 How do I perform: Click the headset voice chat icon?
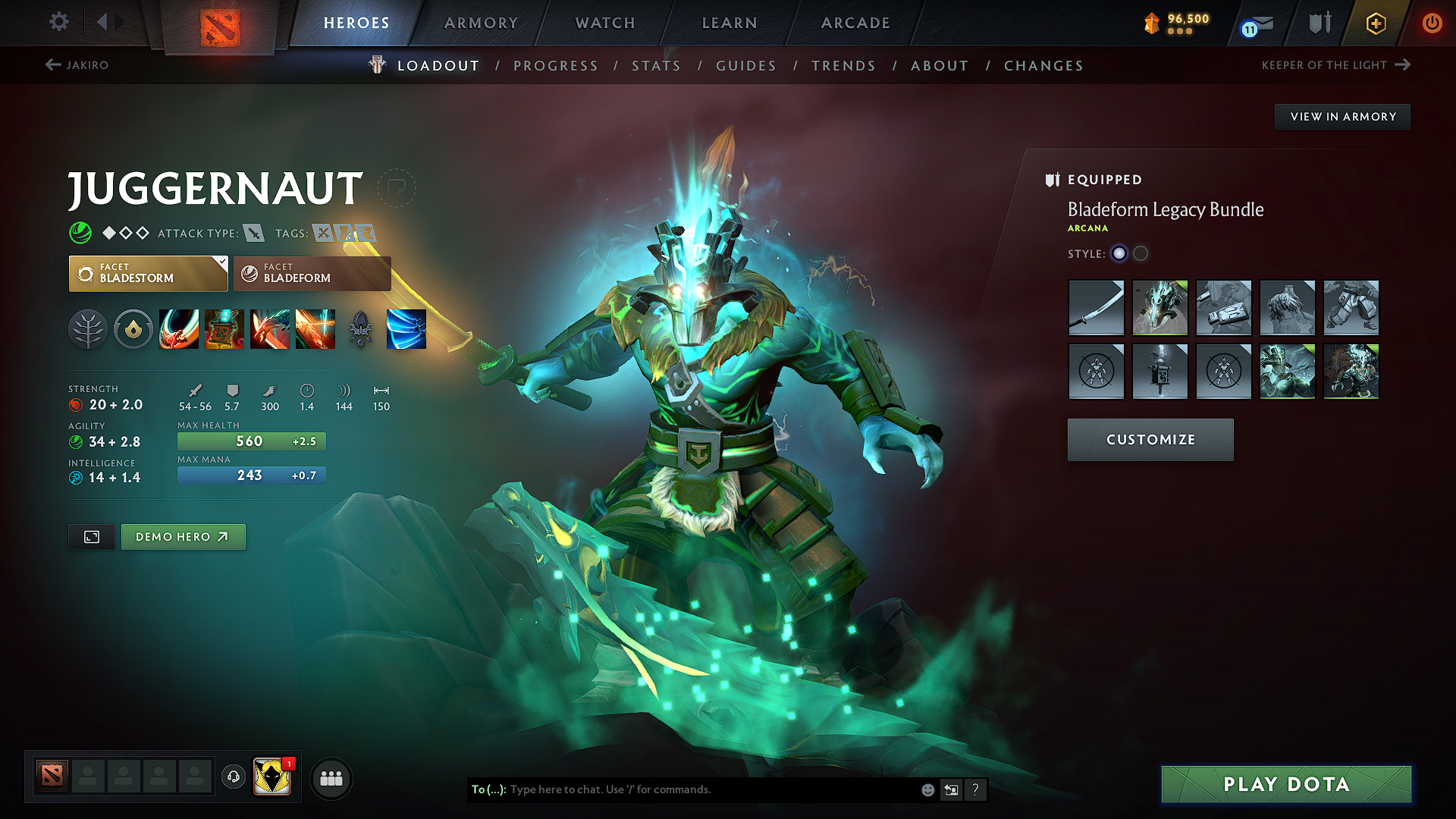233,778
